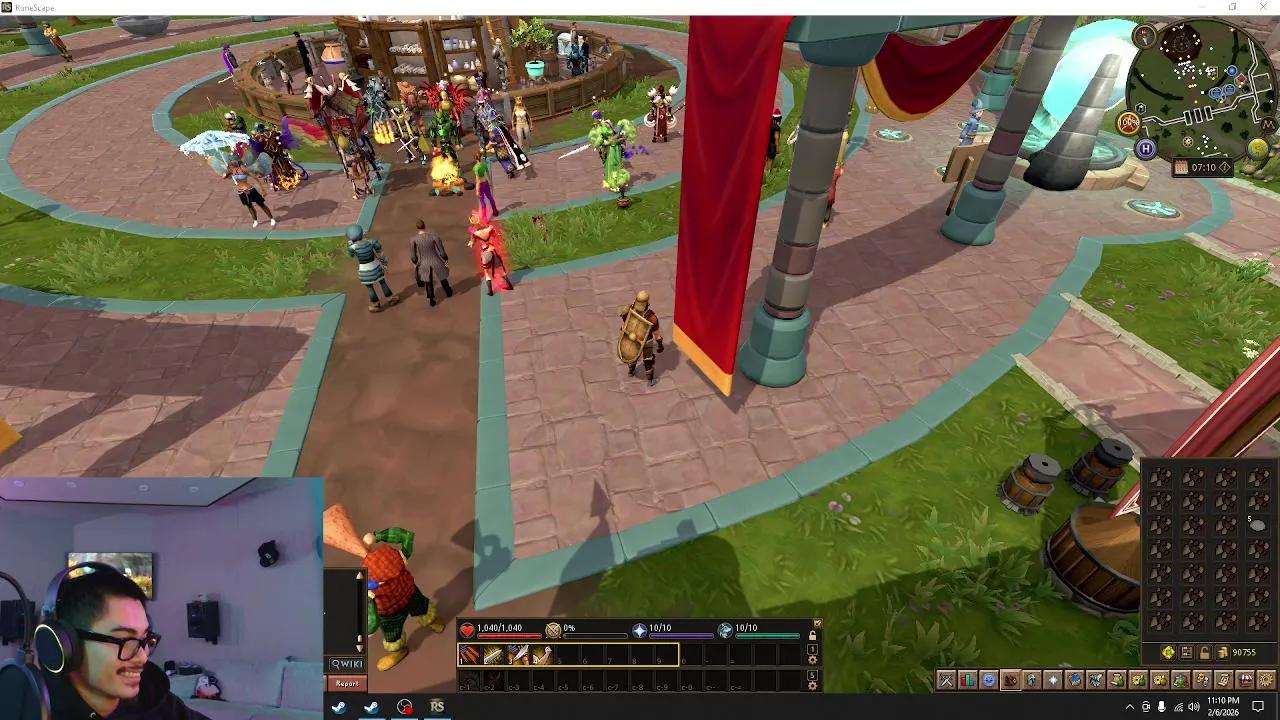This screenshot has width=1280, height=720.
Task: Toggle the action bar lock padlock
Action: pyautogui.click(x=813, y=636)
